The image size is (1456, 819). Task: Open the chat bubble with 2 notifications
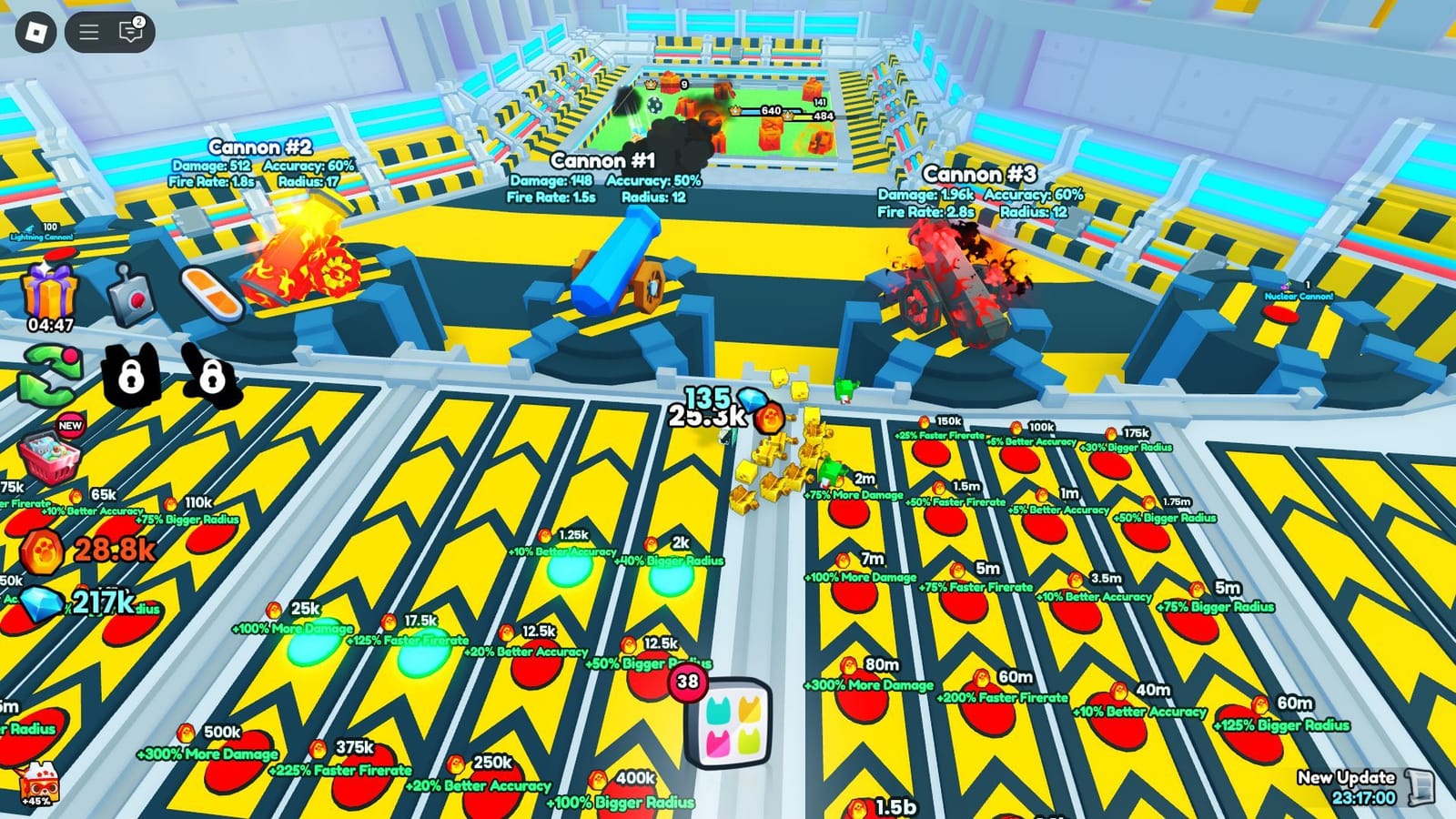[x=132, y=31]
